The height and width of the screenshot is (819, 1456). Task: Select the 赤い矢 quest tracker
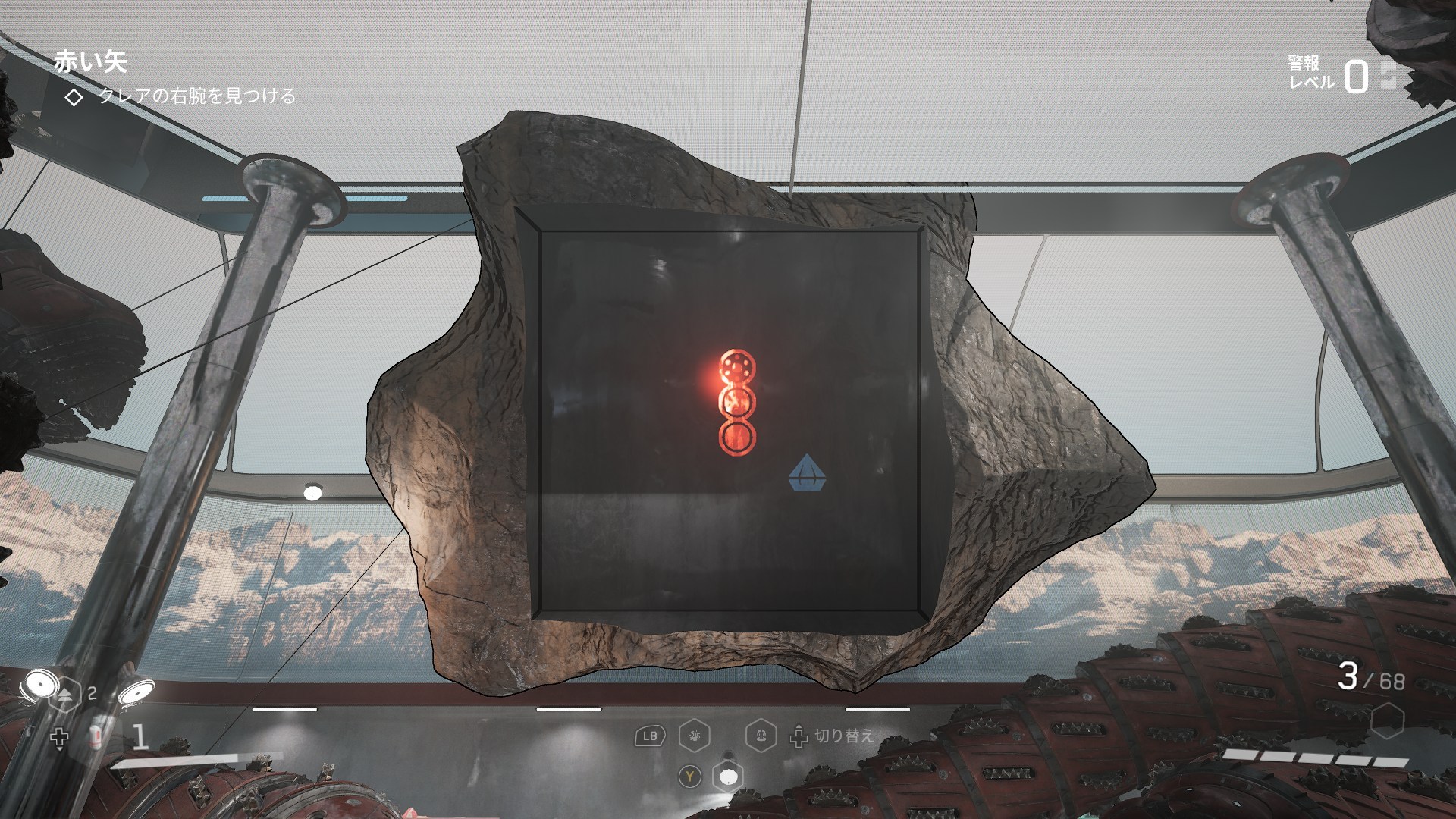pyautogui.click(x=89, y=62)
